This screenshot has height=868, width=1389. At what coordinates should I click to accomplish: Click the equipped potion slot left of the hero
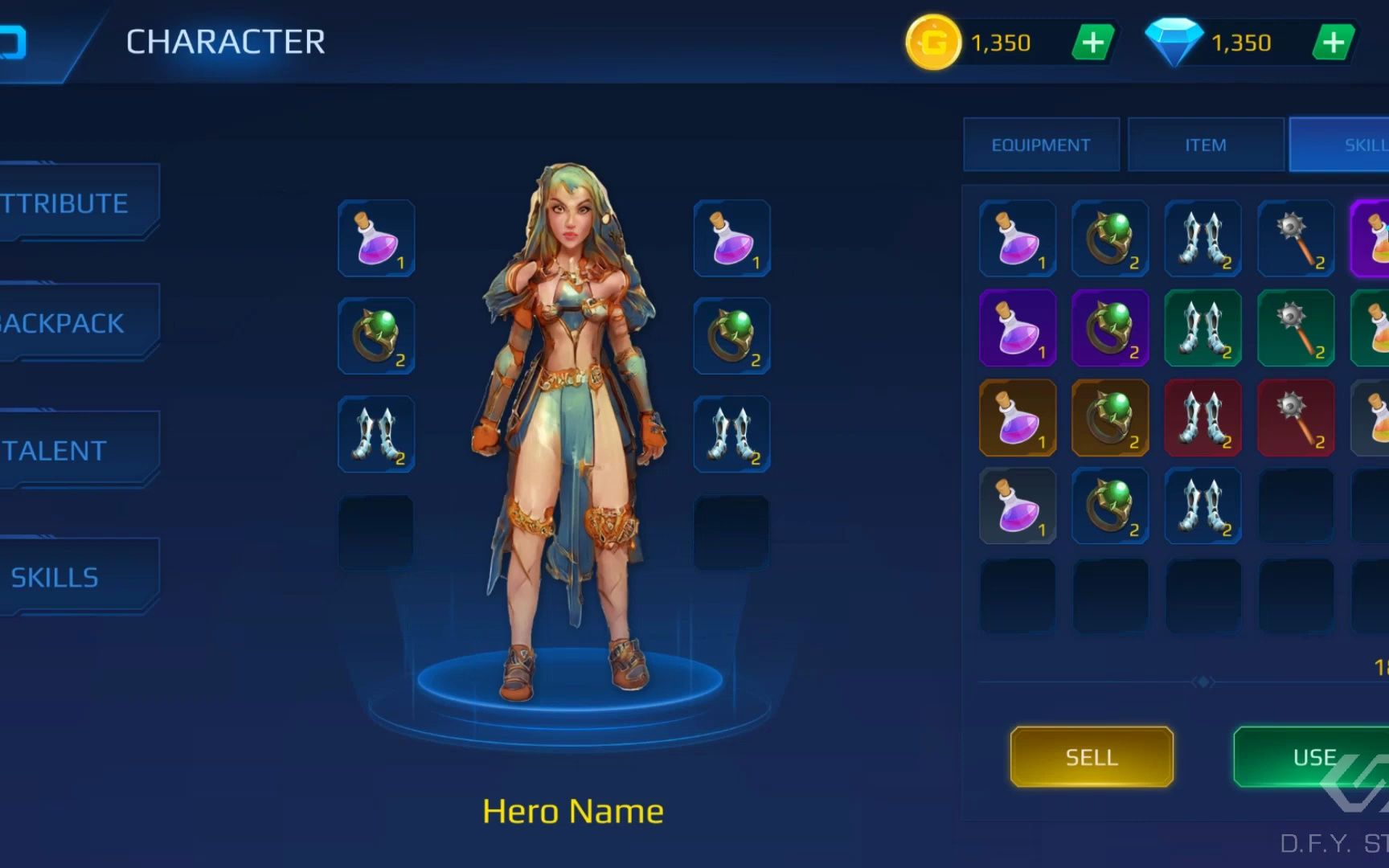[x=376, y=239]
